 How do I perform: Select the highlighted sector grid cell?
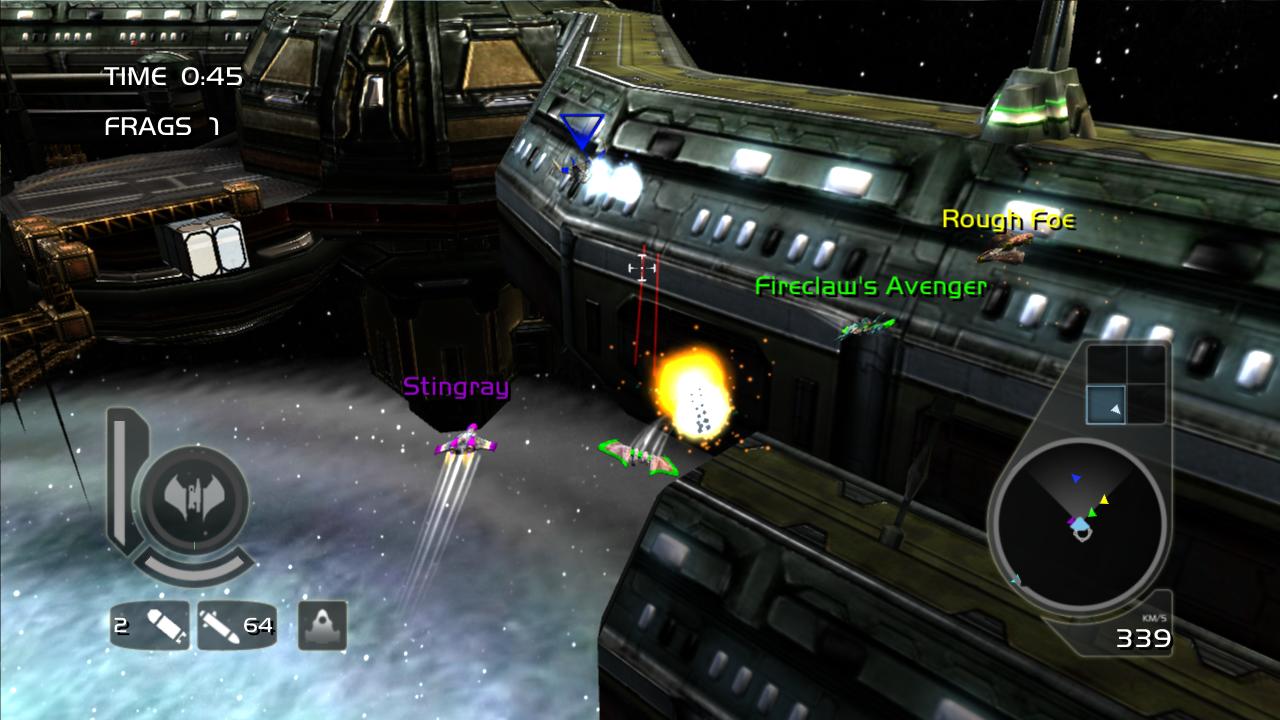pos(1107,405)
